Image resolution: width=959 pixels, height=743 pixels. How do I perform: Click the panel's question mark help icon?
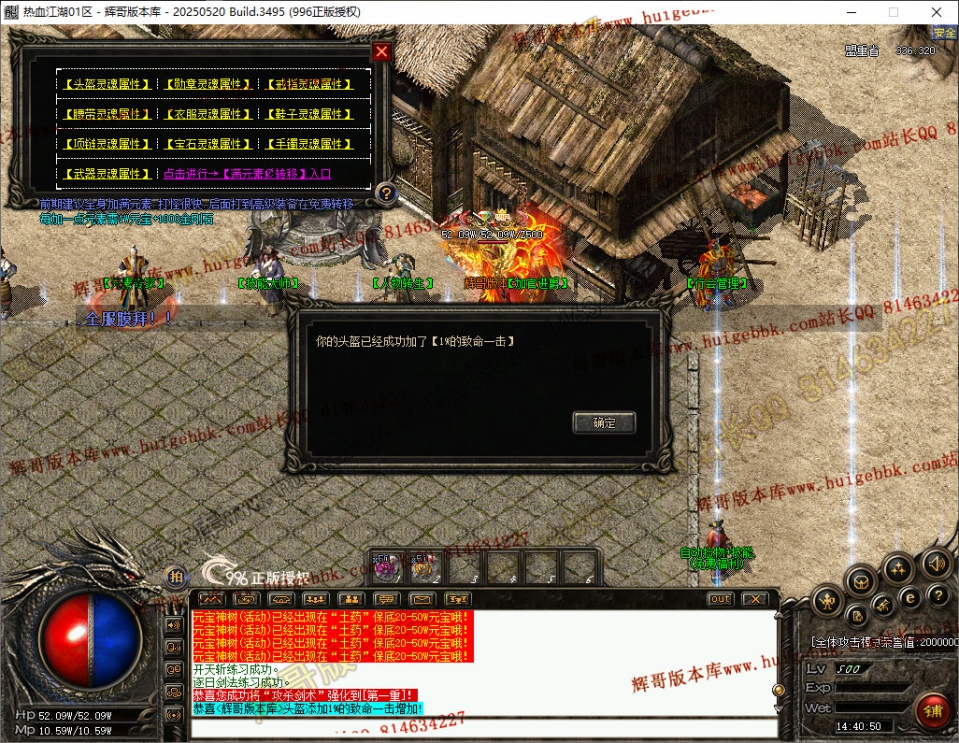(387, 193)
